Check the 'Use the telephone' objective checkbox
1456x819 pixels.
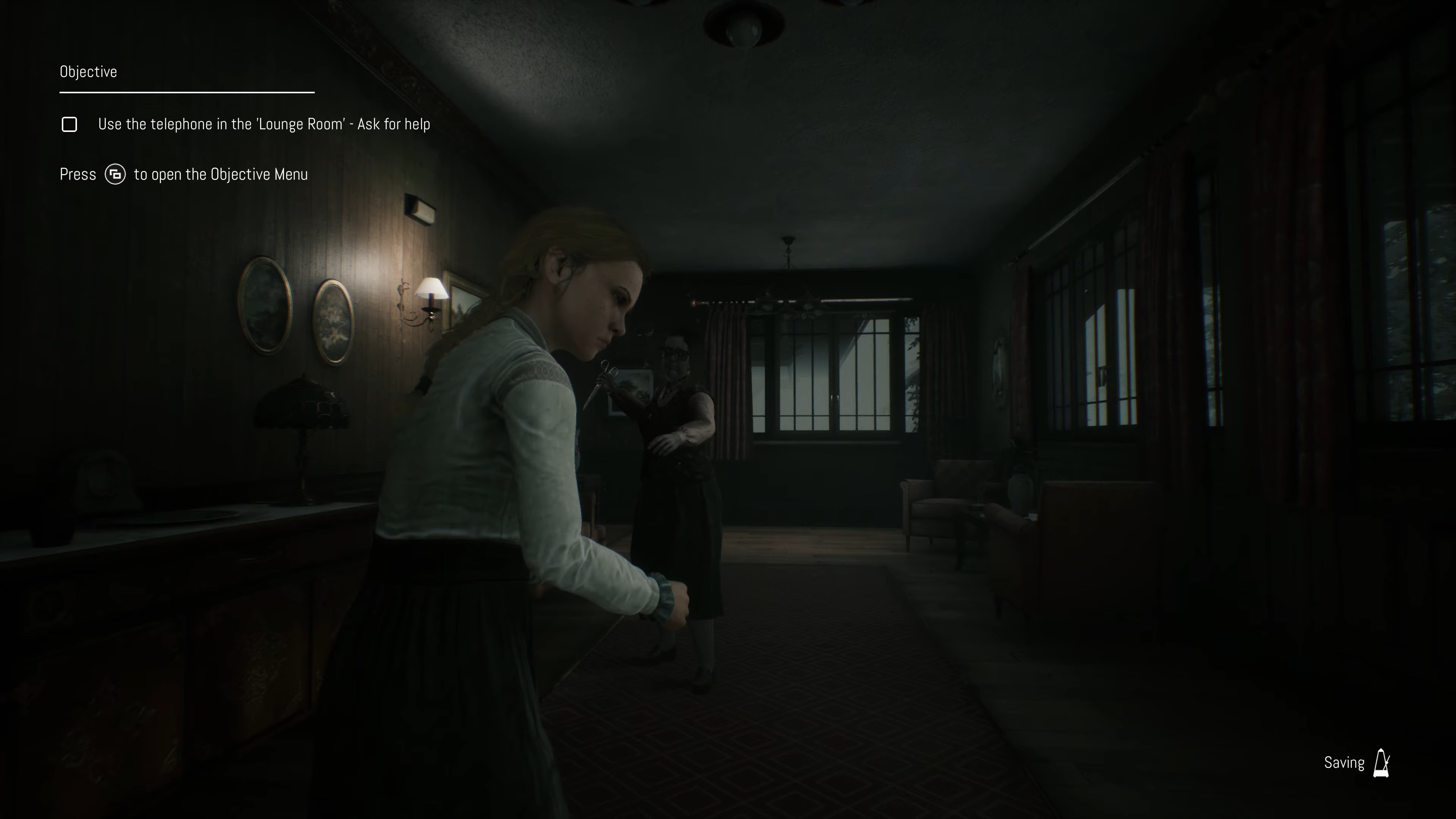click(x=69, y=124)
